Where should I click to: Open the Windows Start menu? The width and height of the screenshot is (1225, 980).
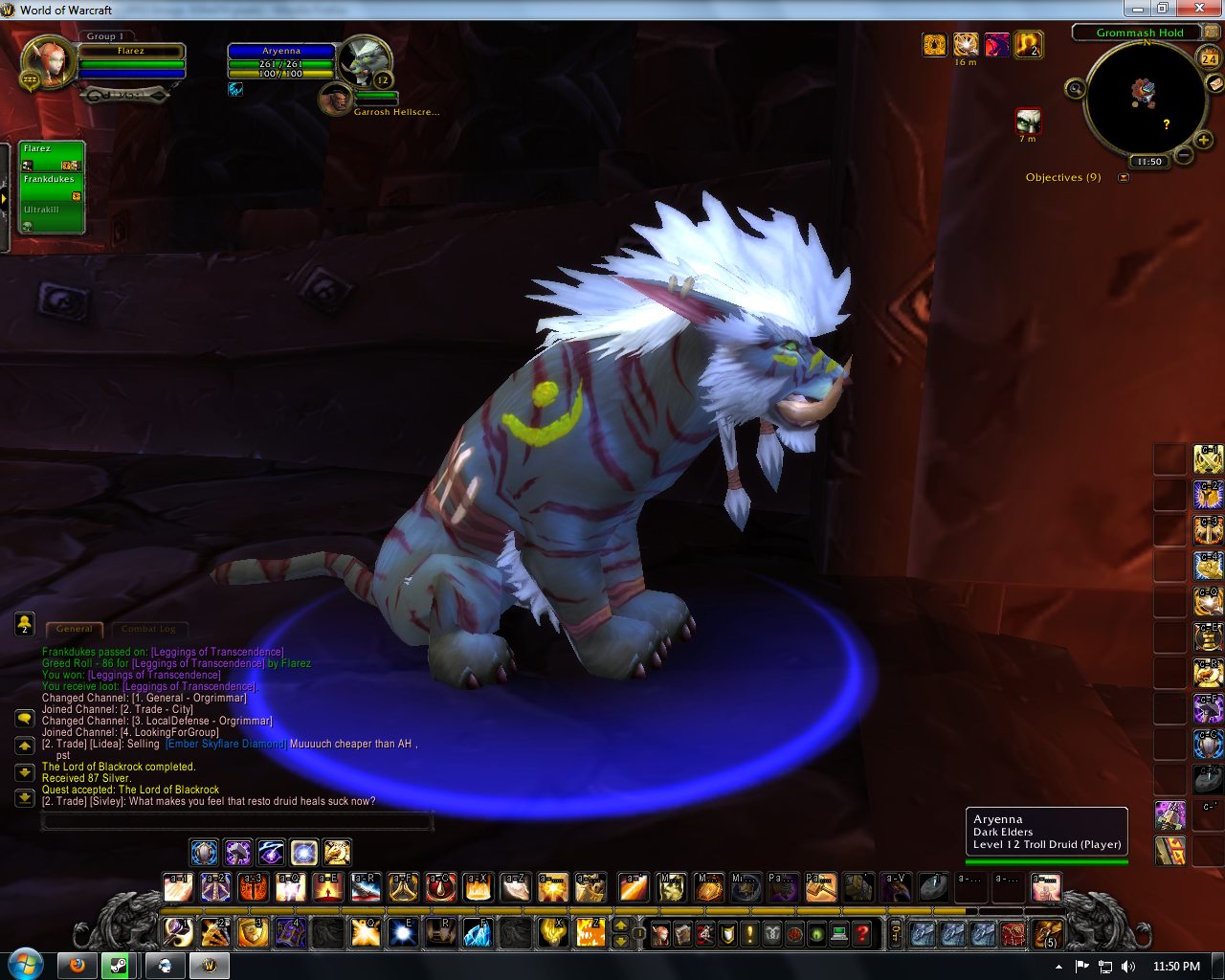pos(25,964)
